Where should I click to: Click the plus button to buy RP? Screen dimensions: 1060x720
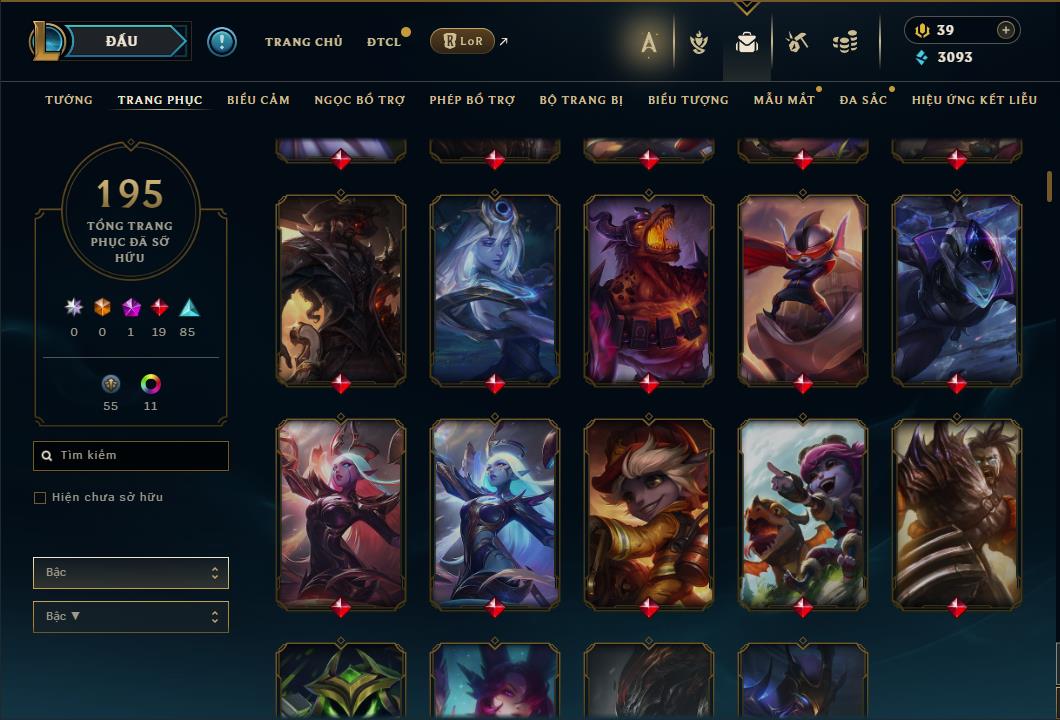[1006, 30]
